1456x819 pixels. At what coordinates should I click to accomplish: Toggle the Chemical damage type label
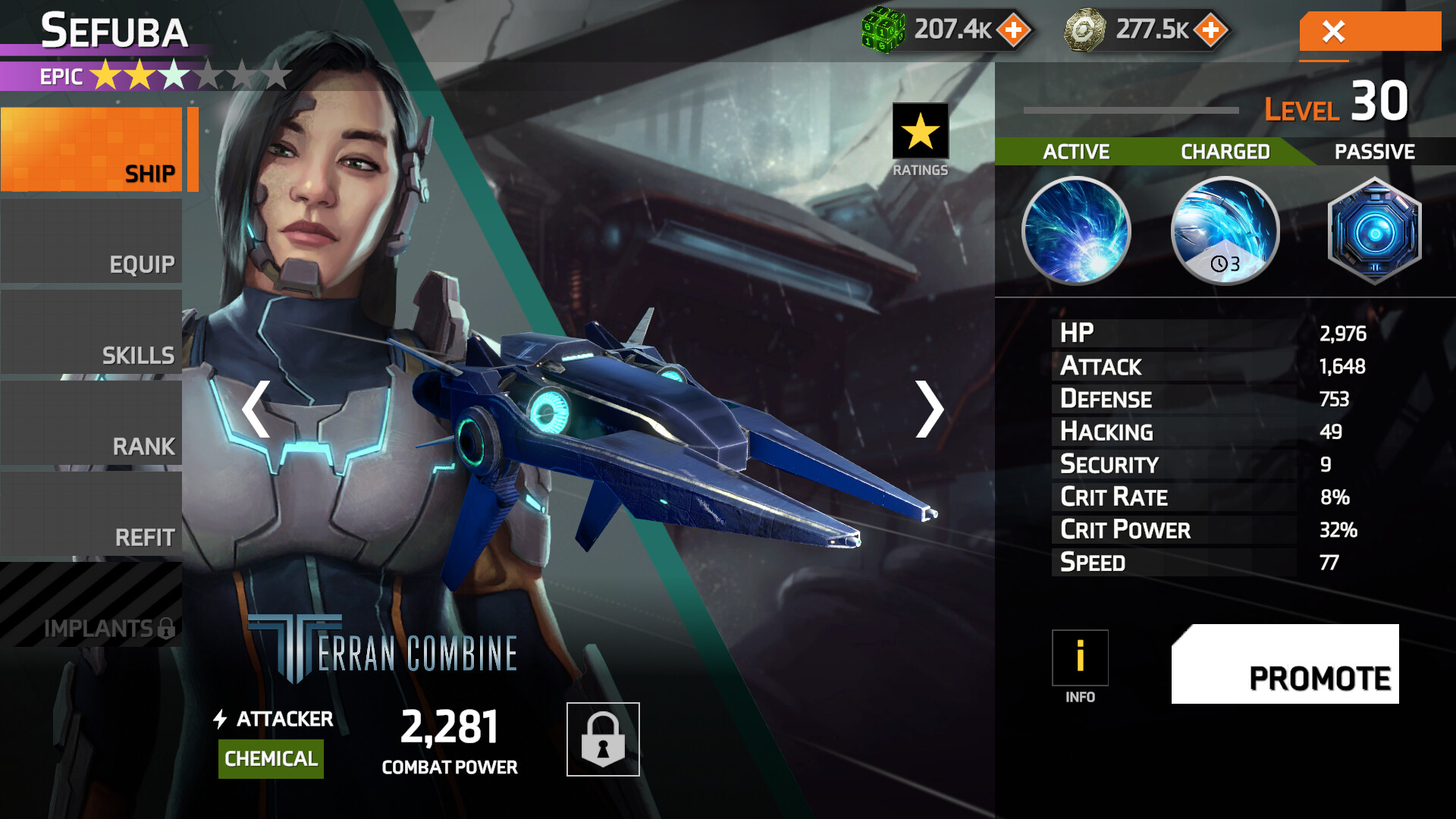pyautogui.click(x=271, y=758)
